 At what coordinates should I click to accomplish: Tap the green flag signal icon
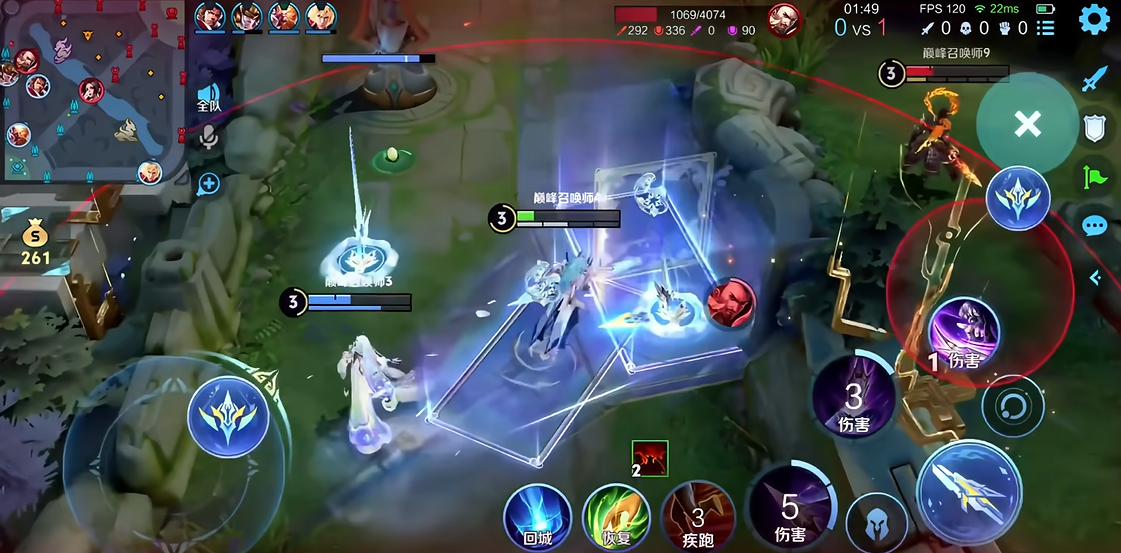tap(1094, 178)
